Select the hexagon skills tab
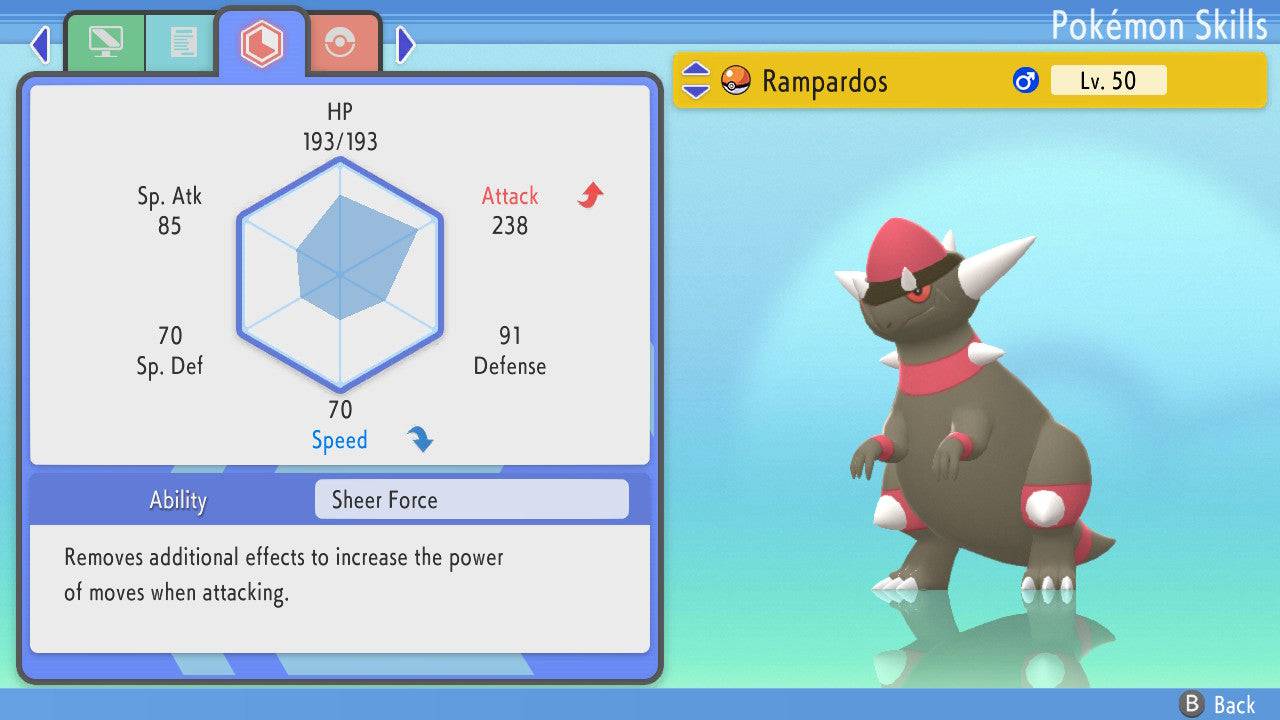 261,43
